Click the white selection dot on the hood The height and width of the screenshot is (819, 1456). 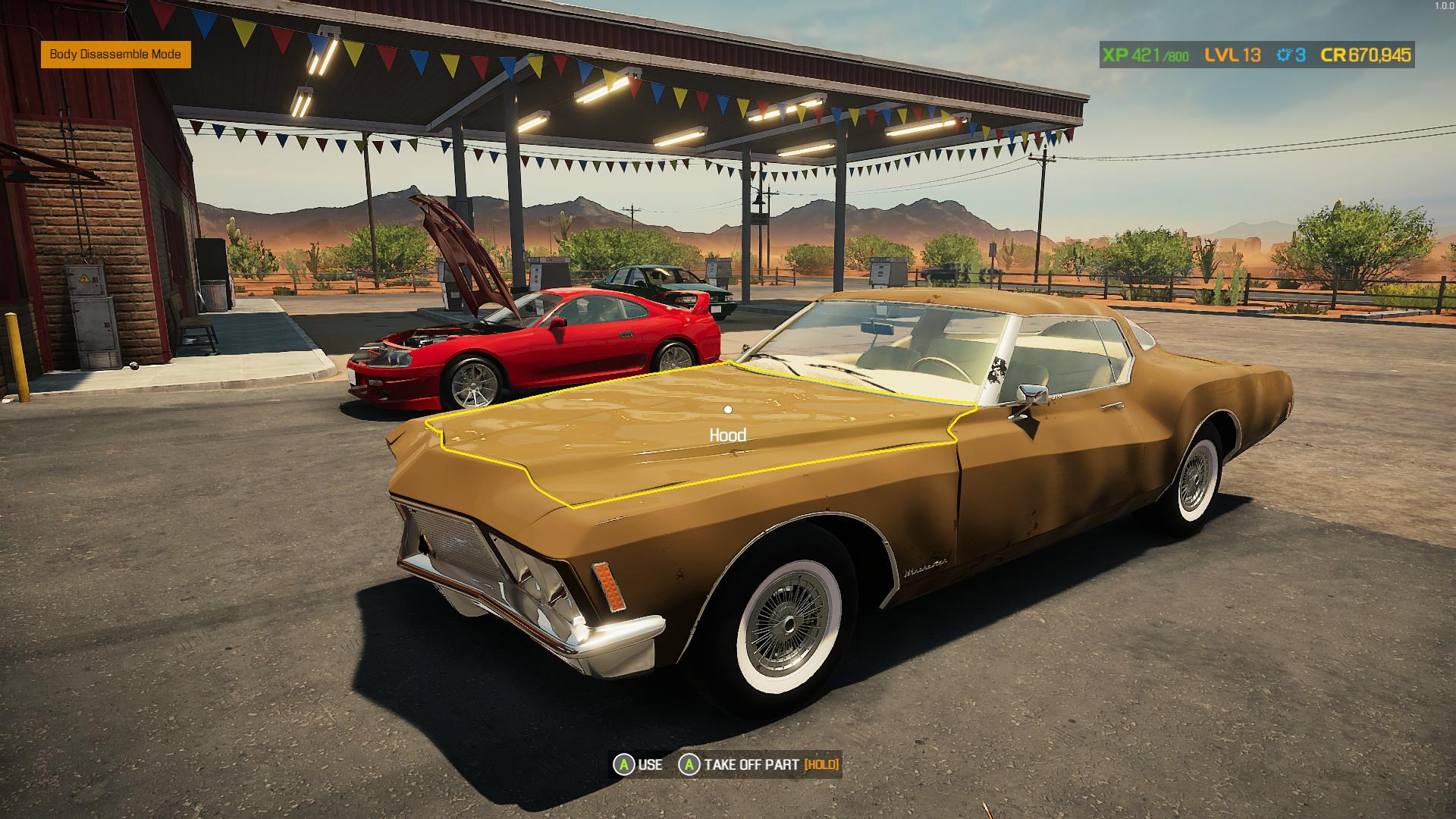pyautogui.click(x=730, y=409)
